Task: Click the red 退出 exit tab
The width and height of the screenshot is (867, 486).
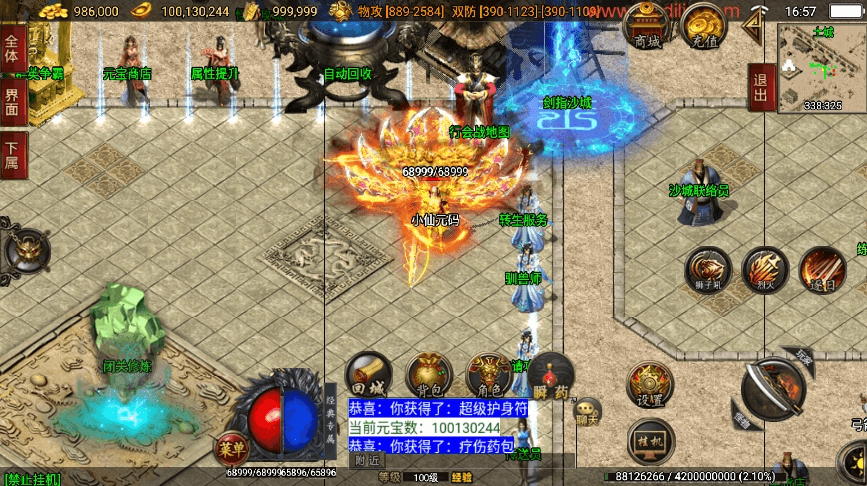Action: tap(760, 88)
